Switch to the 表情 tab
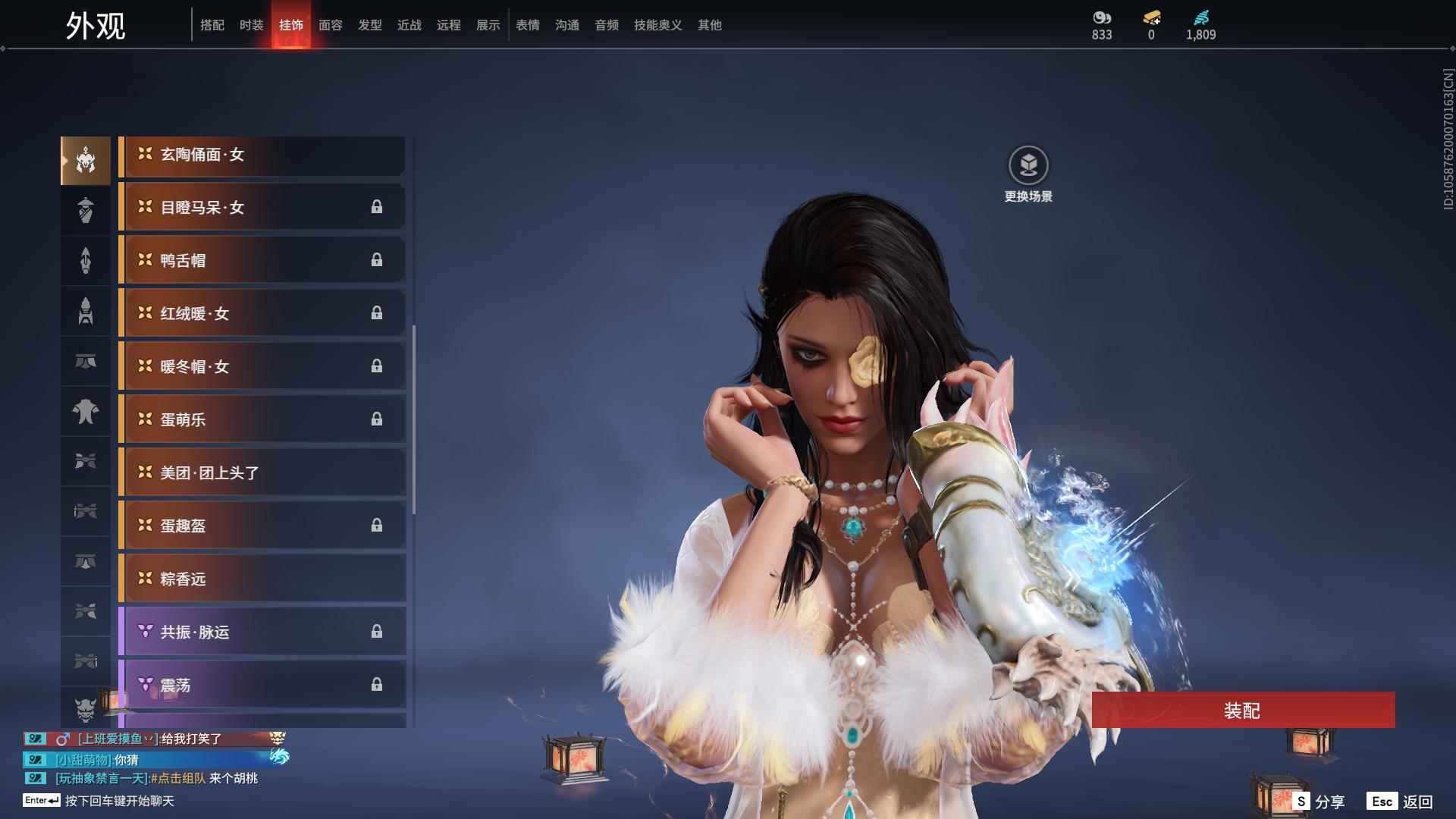 (x=528, y=25)
